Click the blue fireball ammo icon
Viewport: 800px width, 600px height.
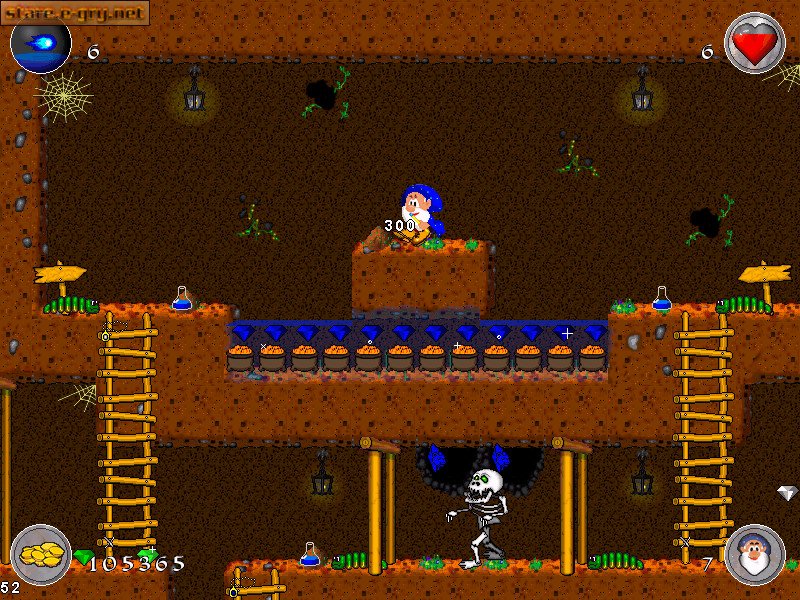tap(41, 43)
